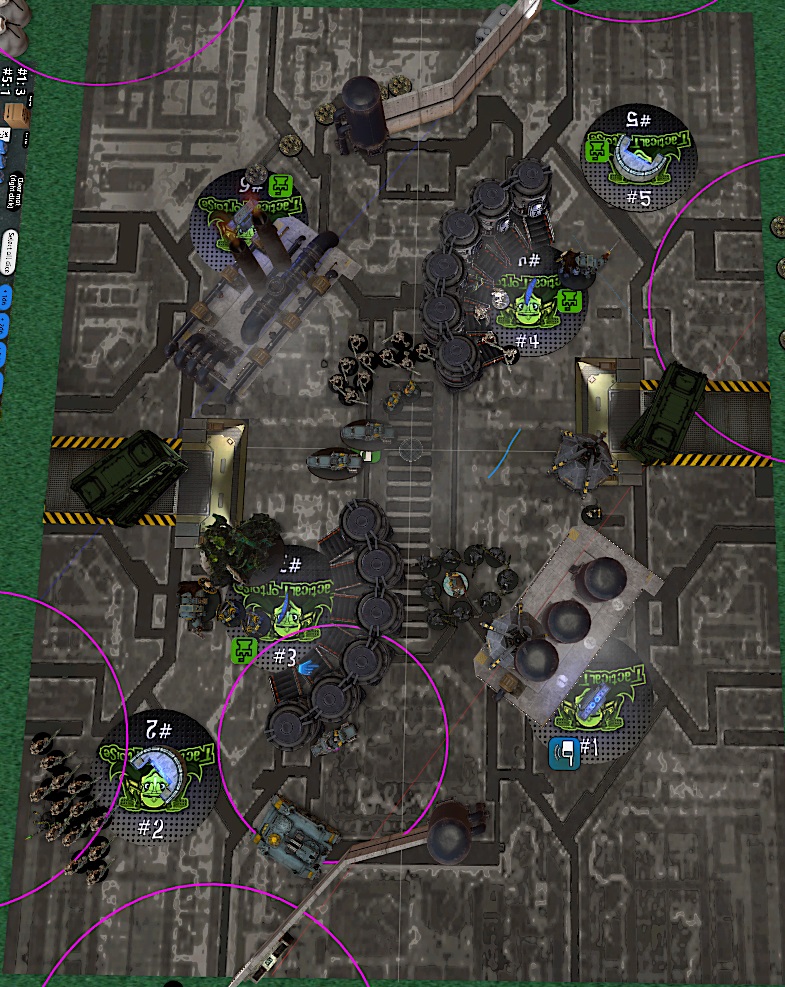Toggle the blue control icon on objective #1

point(564,752)
